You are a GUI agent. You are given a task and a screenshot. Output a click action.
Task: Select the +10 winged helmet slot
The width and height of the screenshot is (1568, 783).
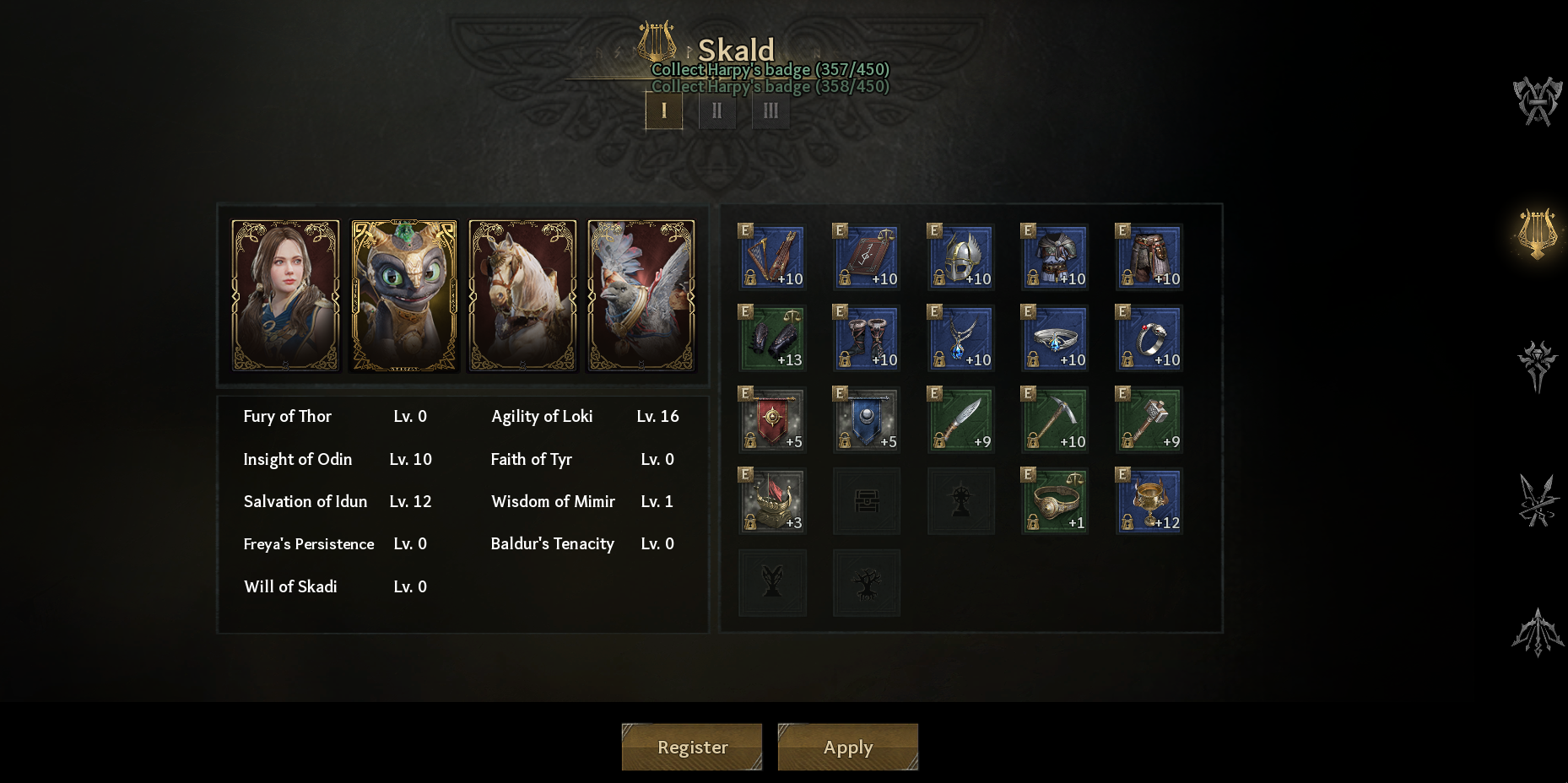coord(961,257)
